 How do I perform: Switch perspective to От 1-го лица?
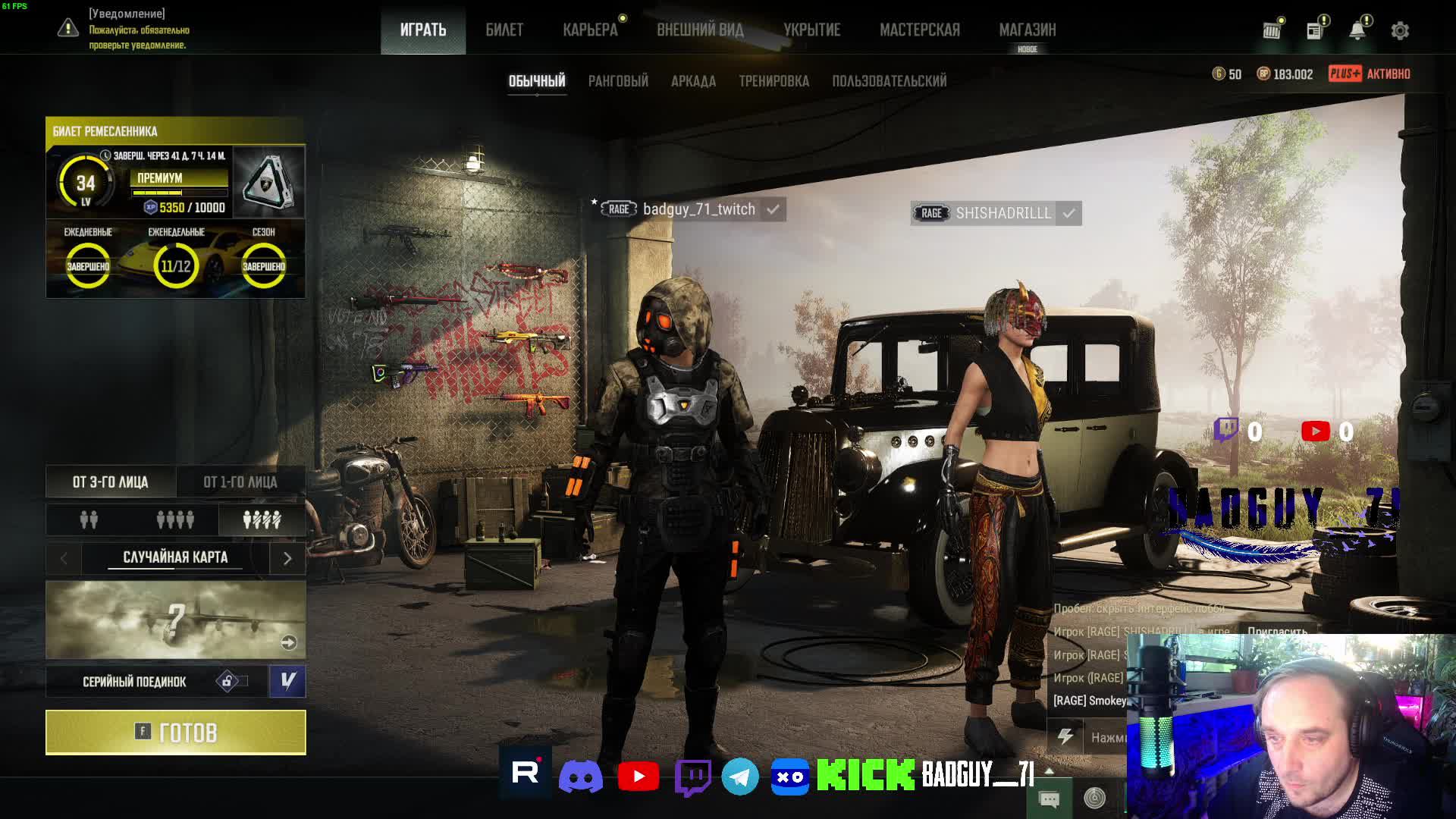tap(240, 482)
